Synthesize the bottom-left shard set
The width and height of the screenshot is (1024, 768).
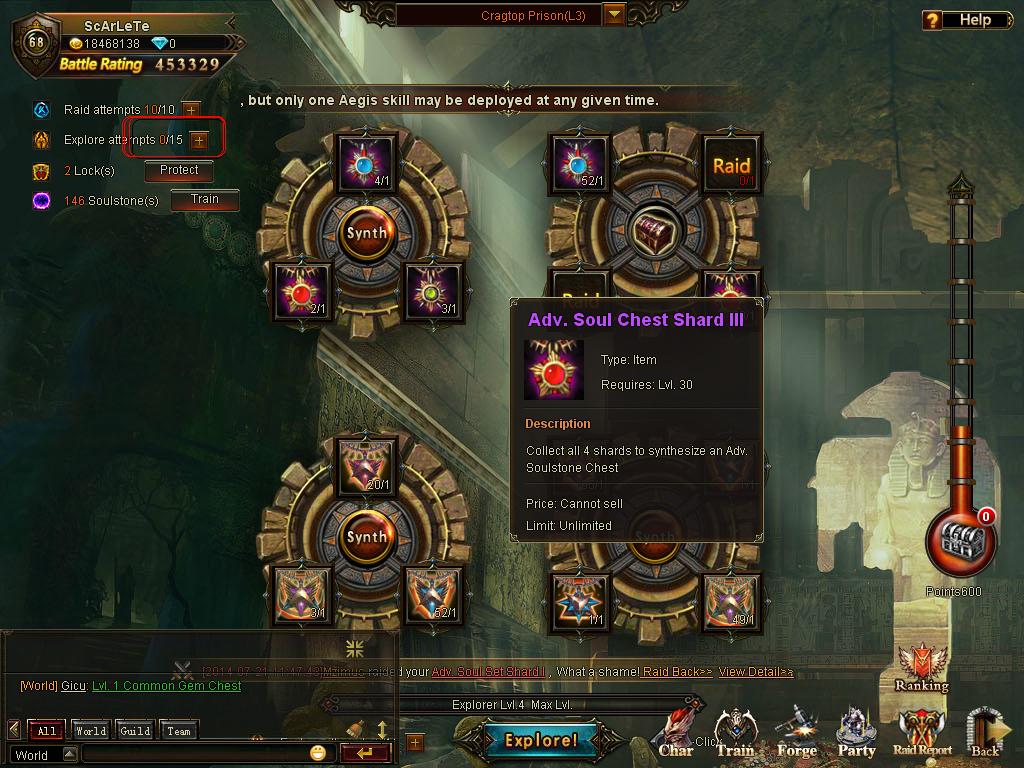pyautogui.click(x=365, y=537)
